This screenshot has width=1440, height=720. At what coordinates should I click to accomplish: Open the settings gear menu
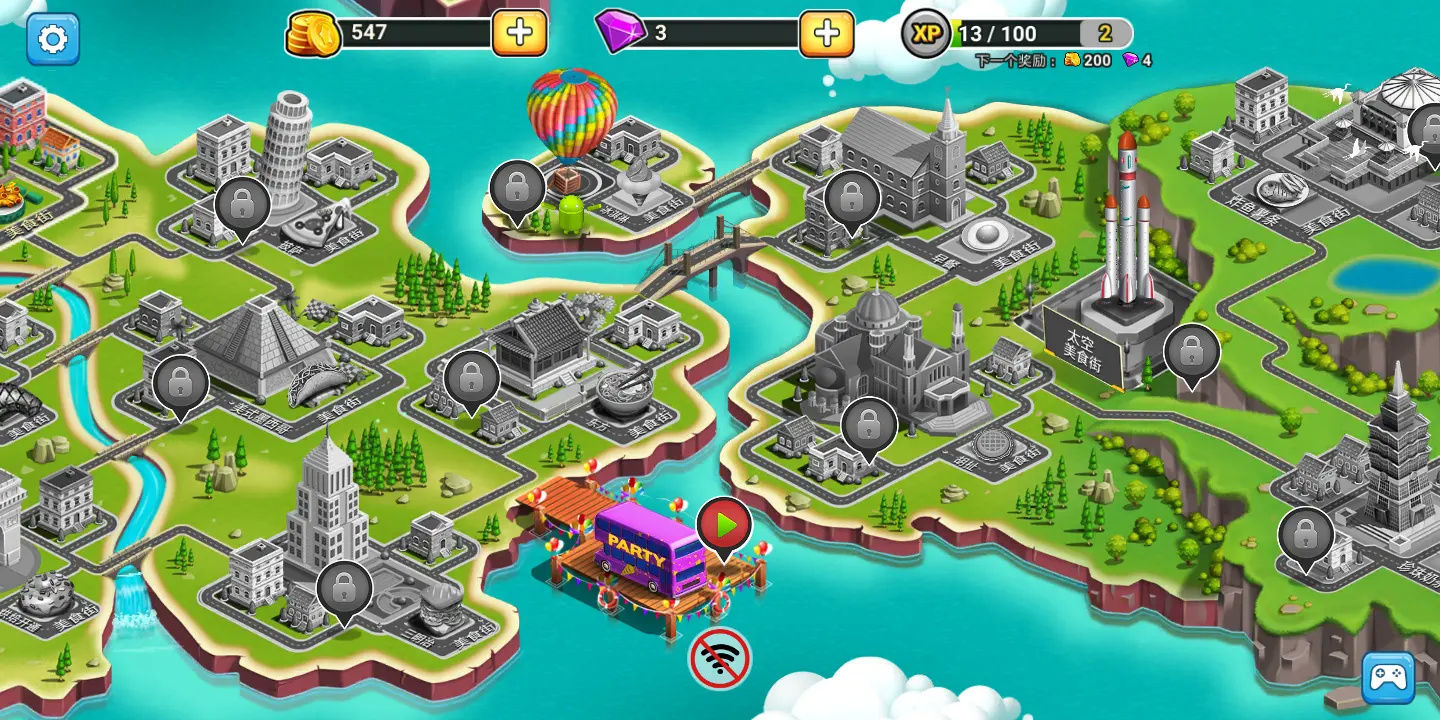52,39
